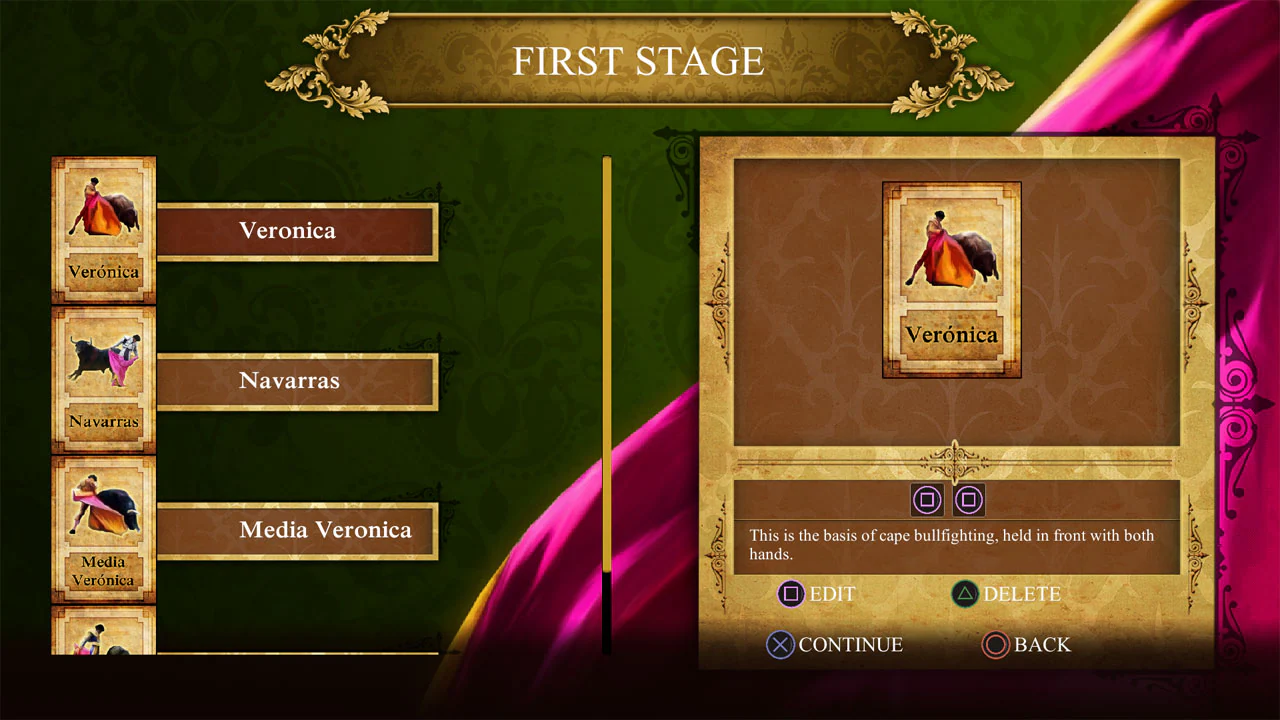Select the first Square icon in the move sequence
The height and width of the screenshot is (720, 1280).
(x=927, y=500)
